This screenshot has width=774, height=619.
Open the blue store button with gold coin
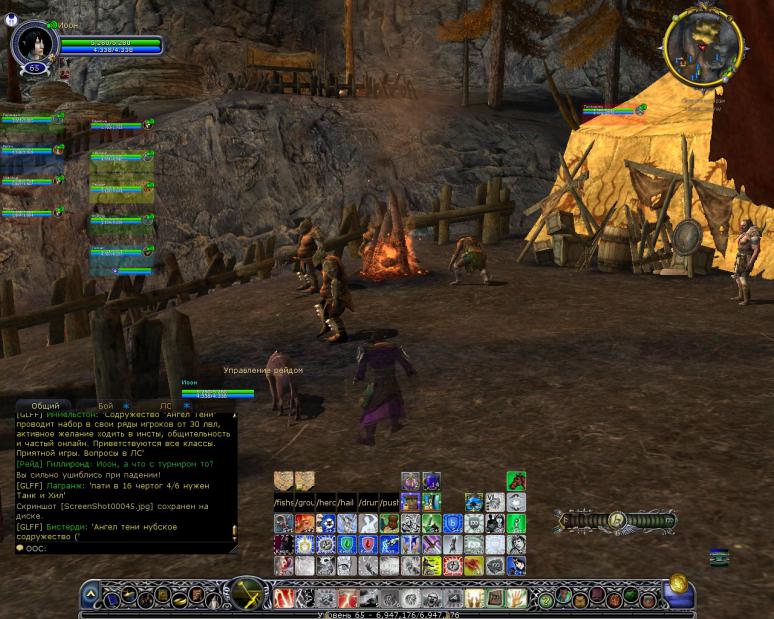pos(681,590)
